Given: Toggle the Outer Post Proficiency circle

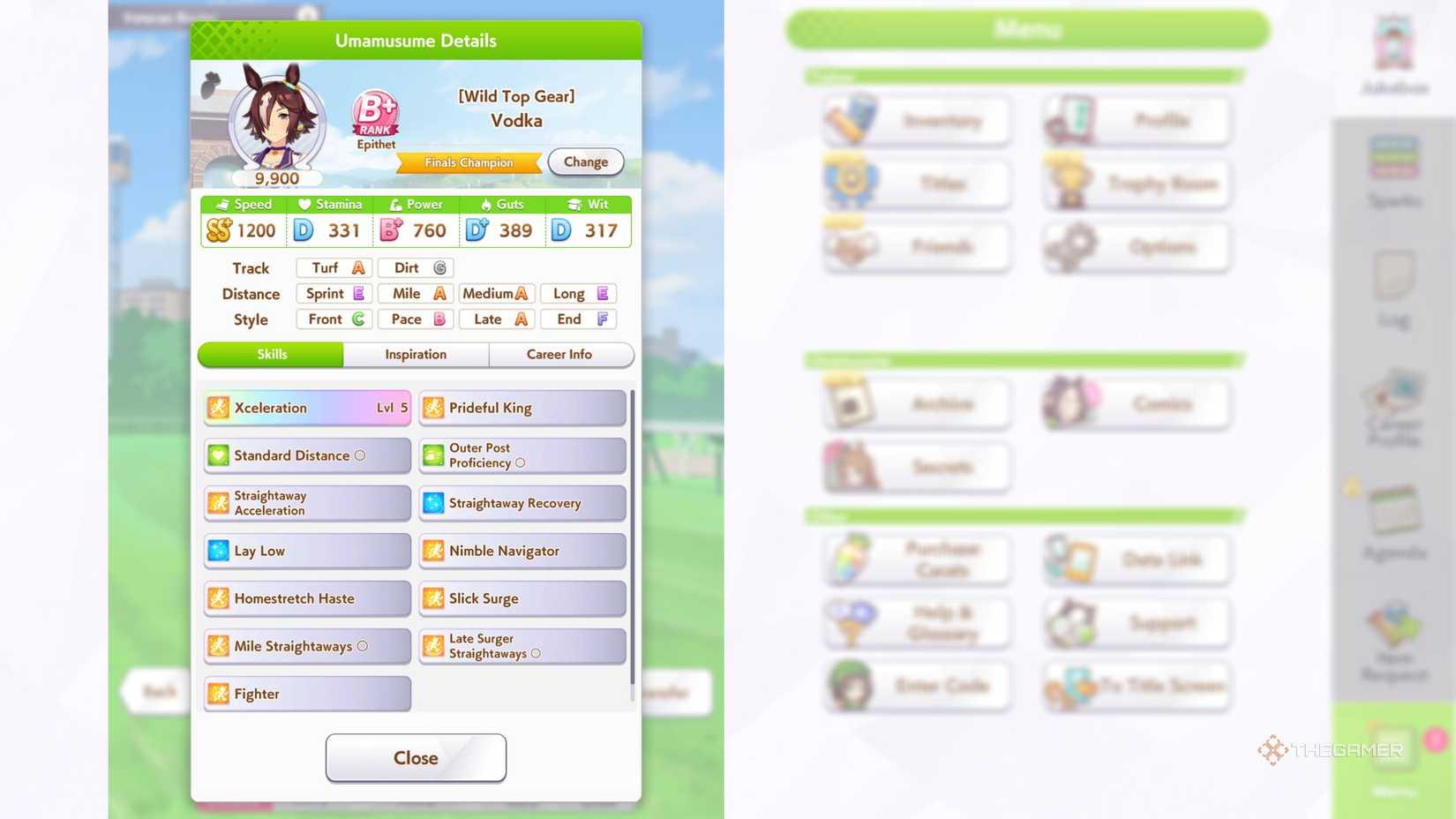Looking at the screenshot, I should (522, 462).
